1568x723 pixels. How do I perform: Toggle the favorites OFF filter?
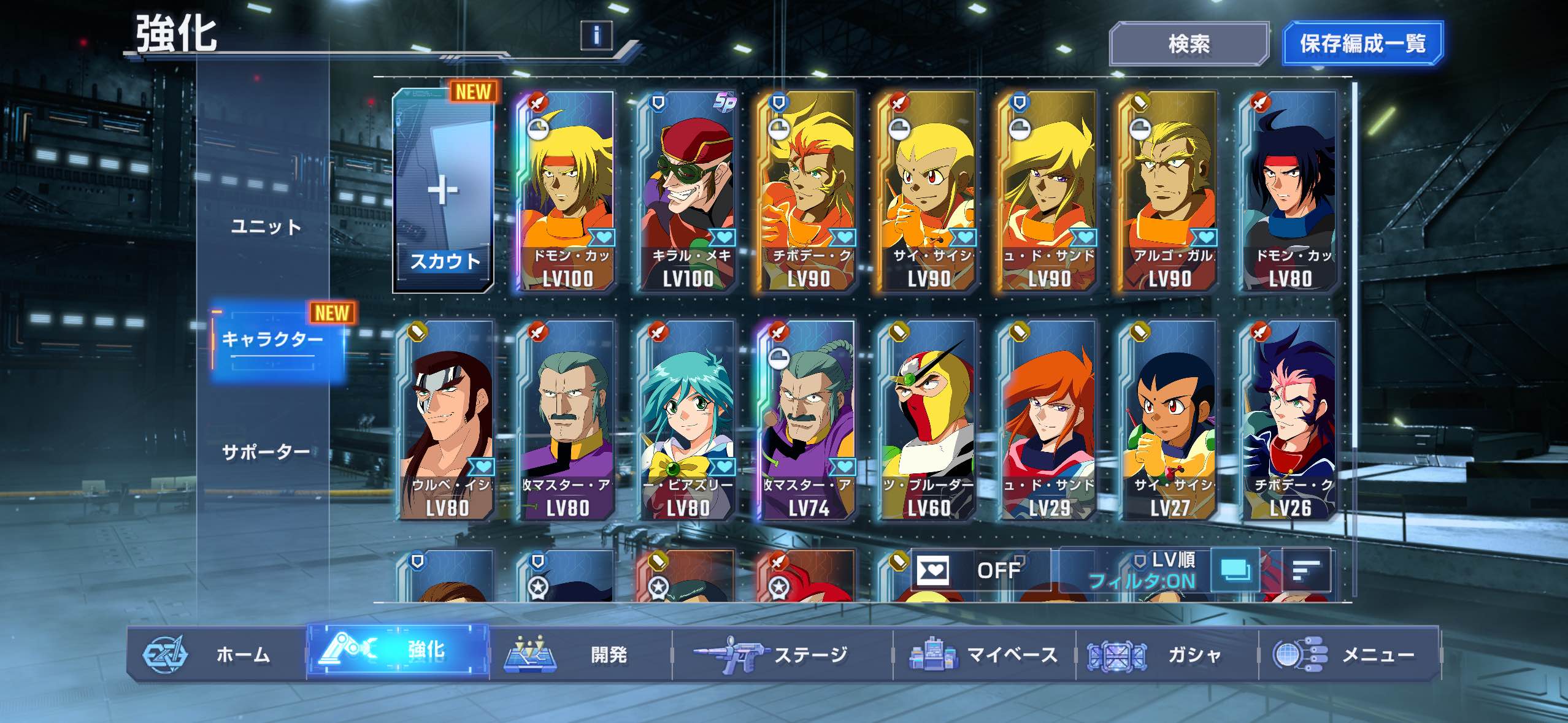[980, 570]
